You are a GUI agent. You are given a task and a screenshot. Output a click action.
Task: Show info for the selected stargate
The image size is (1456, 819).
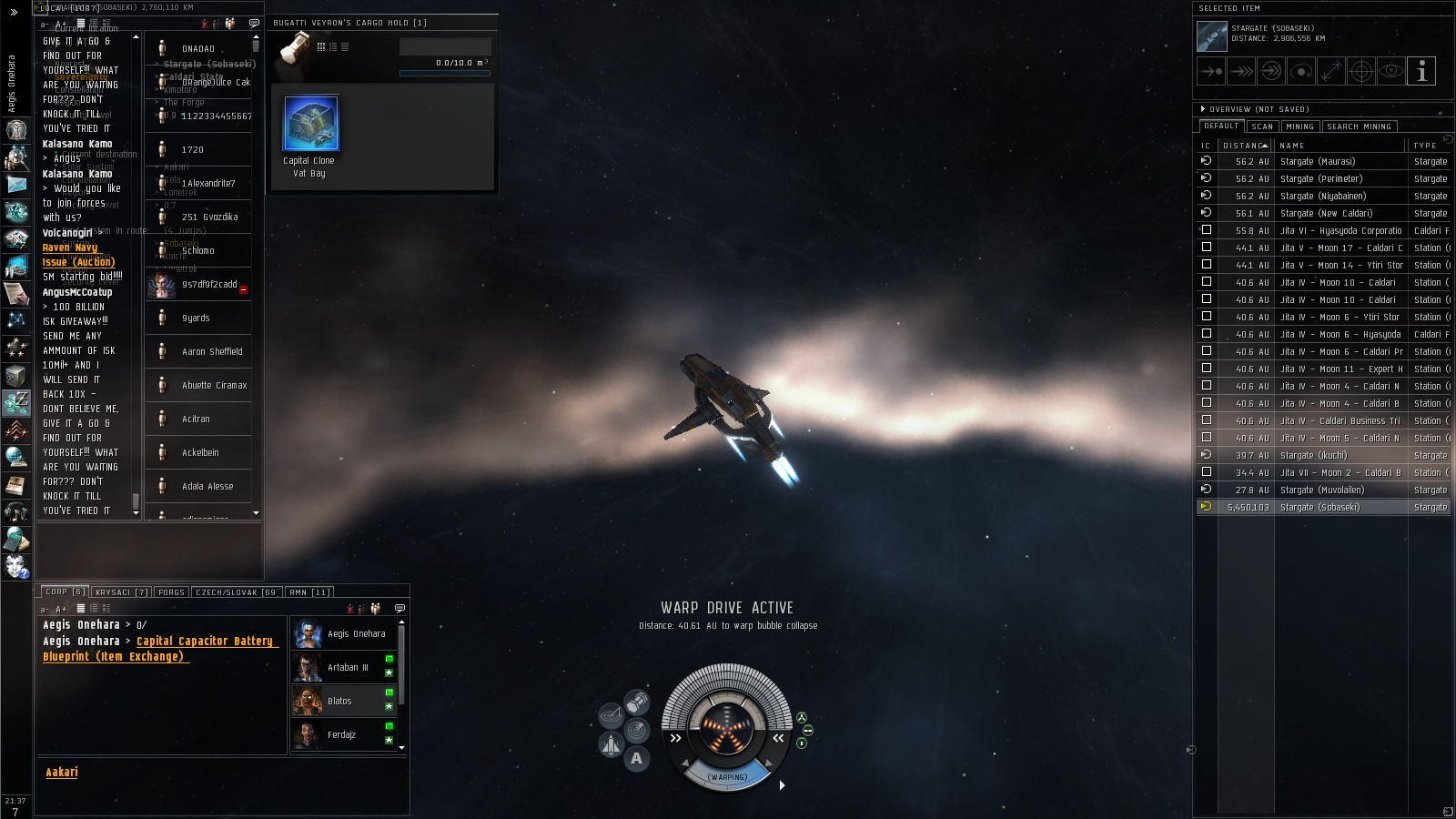click(1421, 71)
